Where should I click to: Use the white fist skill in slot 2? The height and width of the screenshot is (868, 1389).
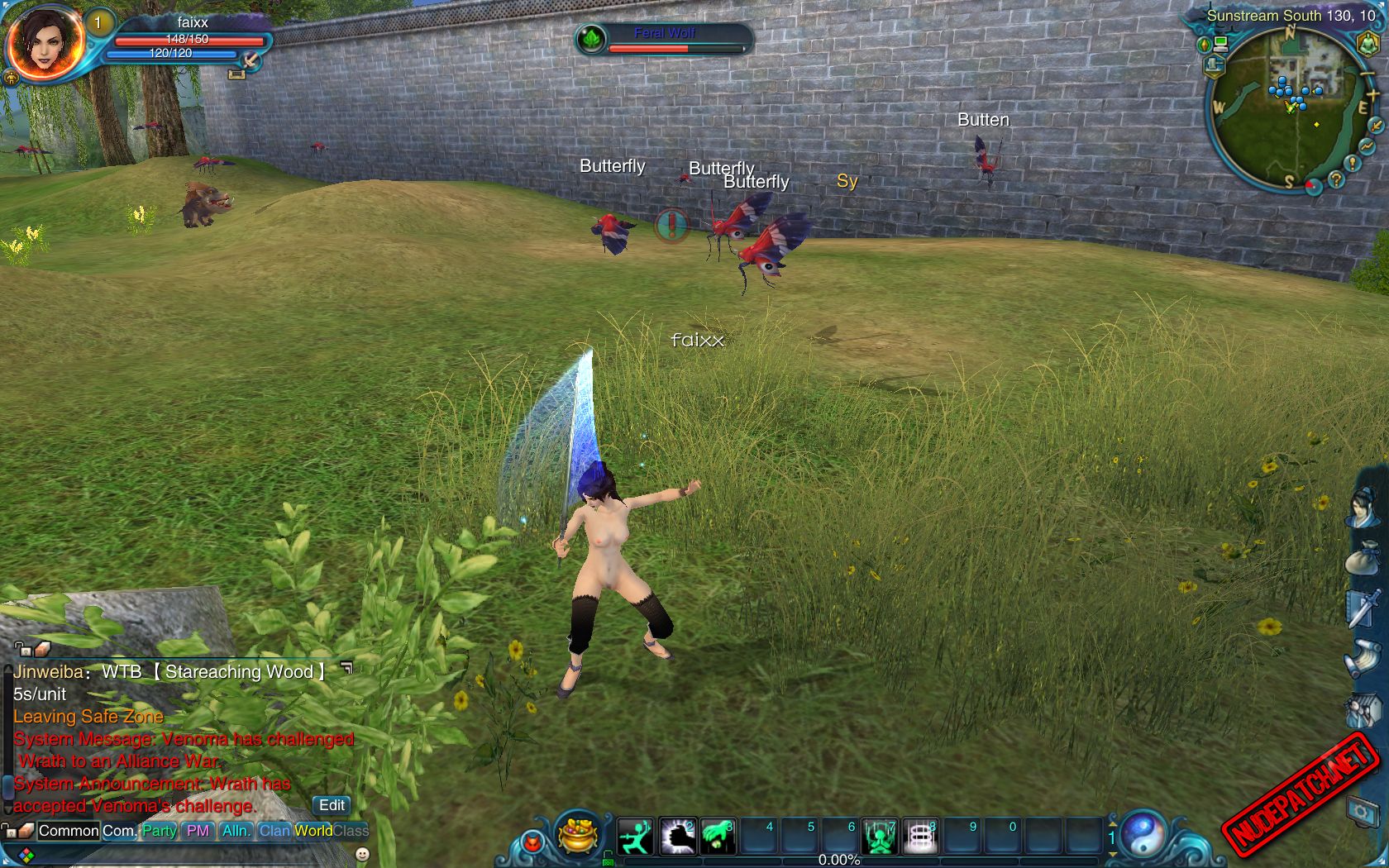(x=677, y=837)
